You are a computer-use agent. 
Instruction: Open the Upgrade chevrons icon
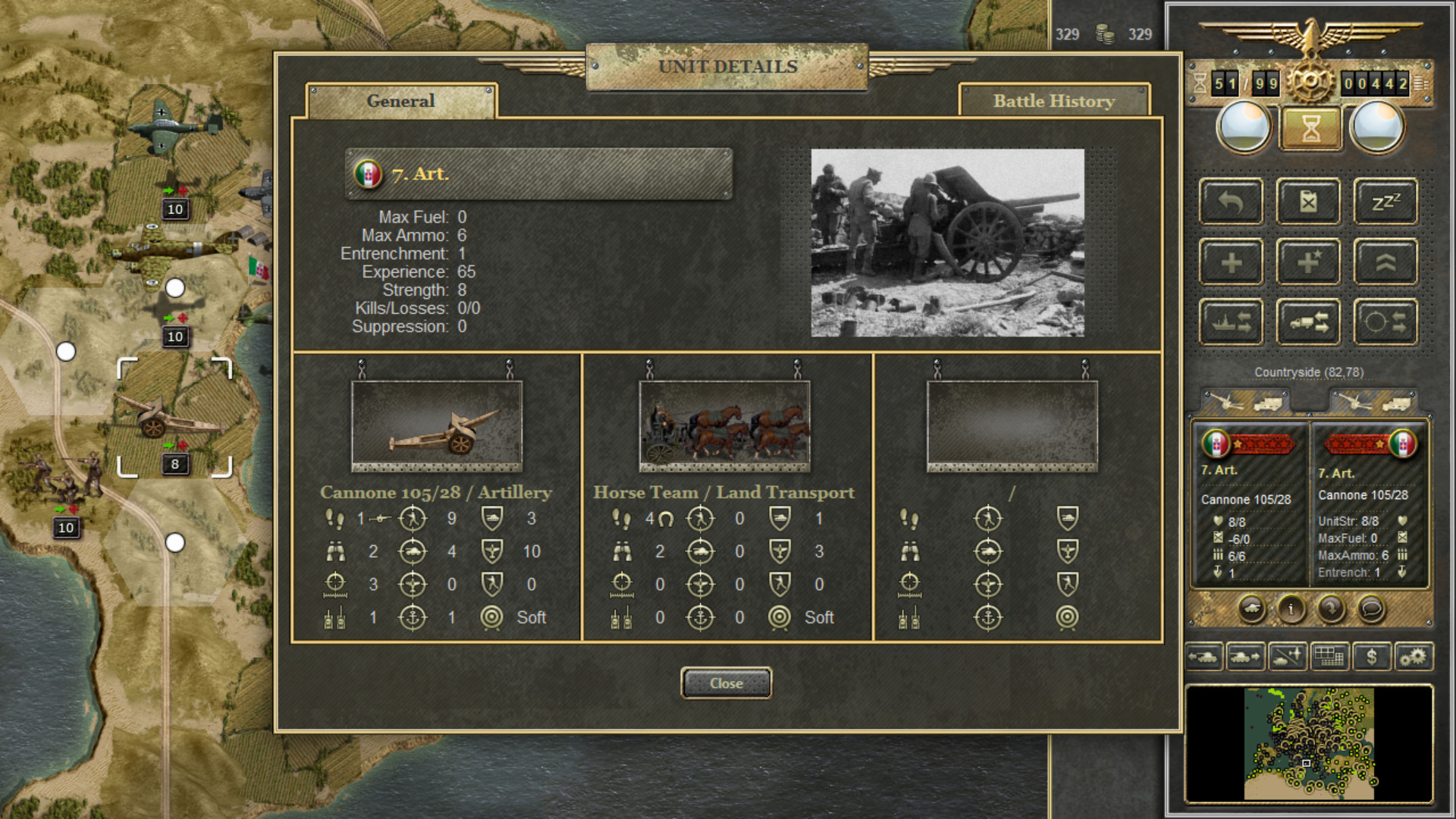(1385, 261)
